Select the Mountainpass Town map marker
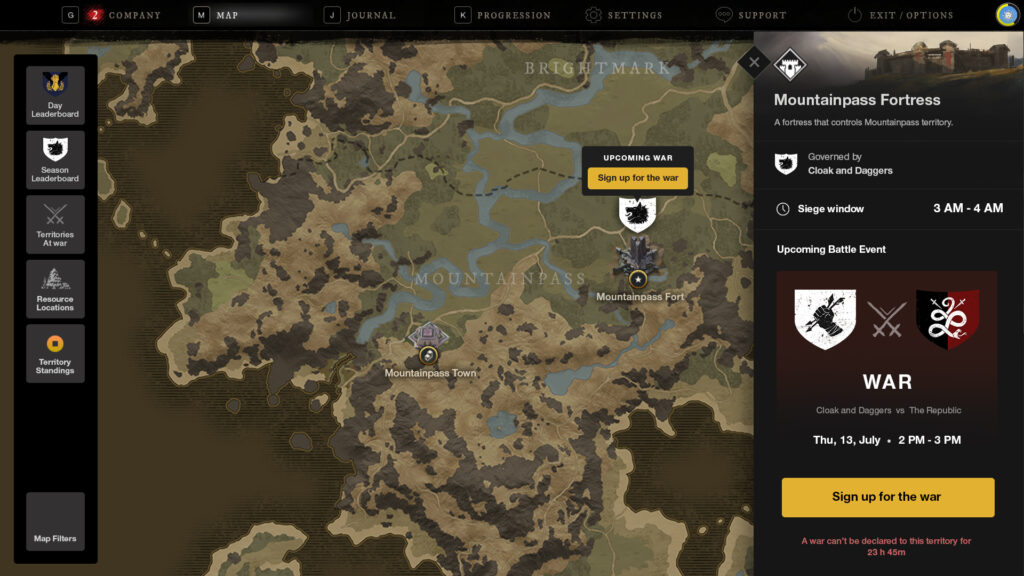 click(x=428, y=354)
